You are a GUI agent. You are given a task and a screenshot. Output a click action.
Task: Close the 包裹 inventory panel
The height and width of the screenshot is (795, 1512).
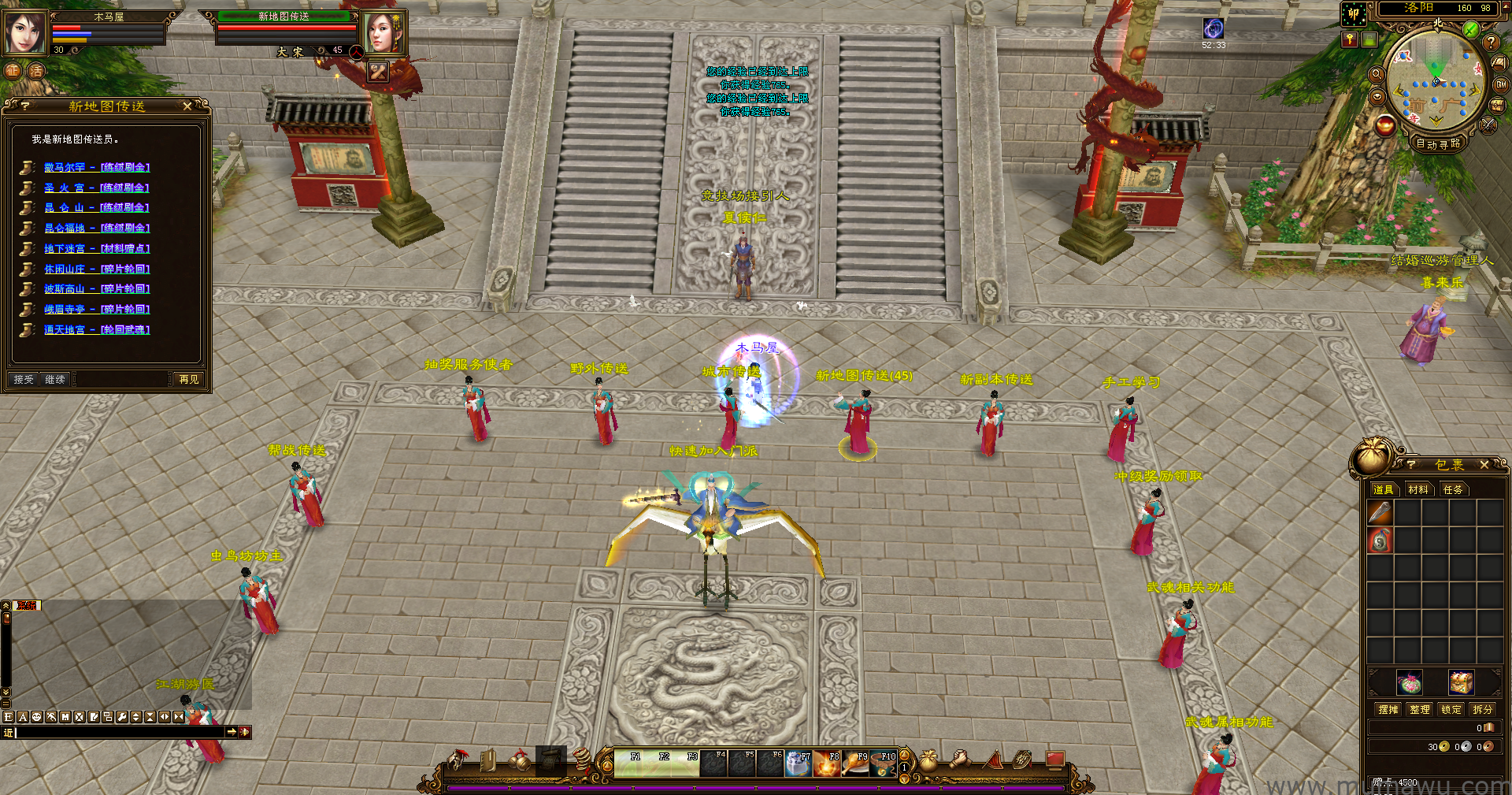point(1484,465)
